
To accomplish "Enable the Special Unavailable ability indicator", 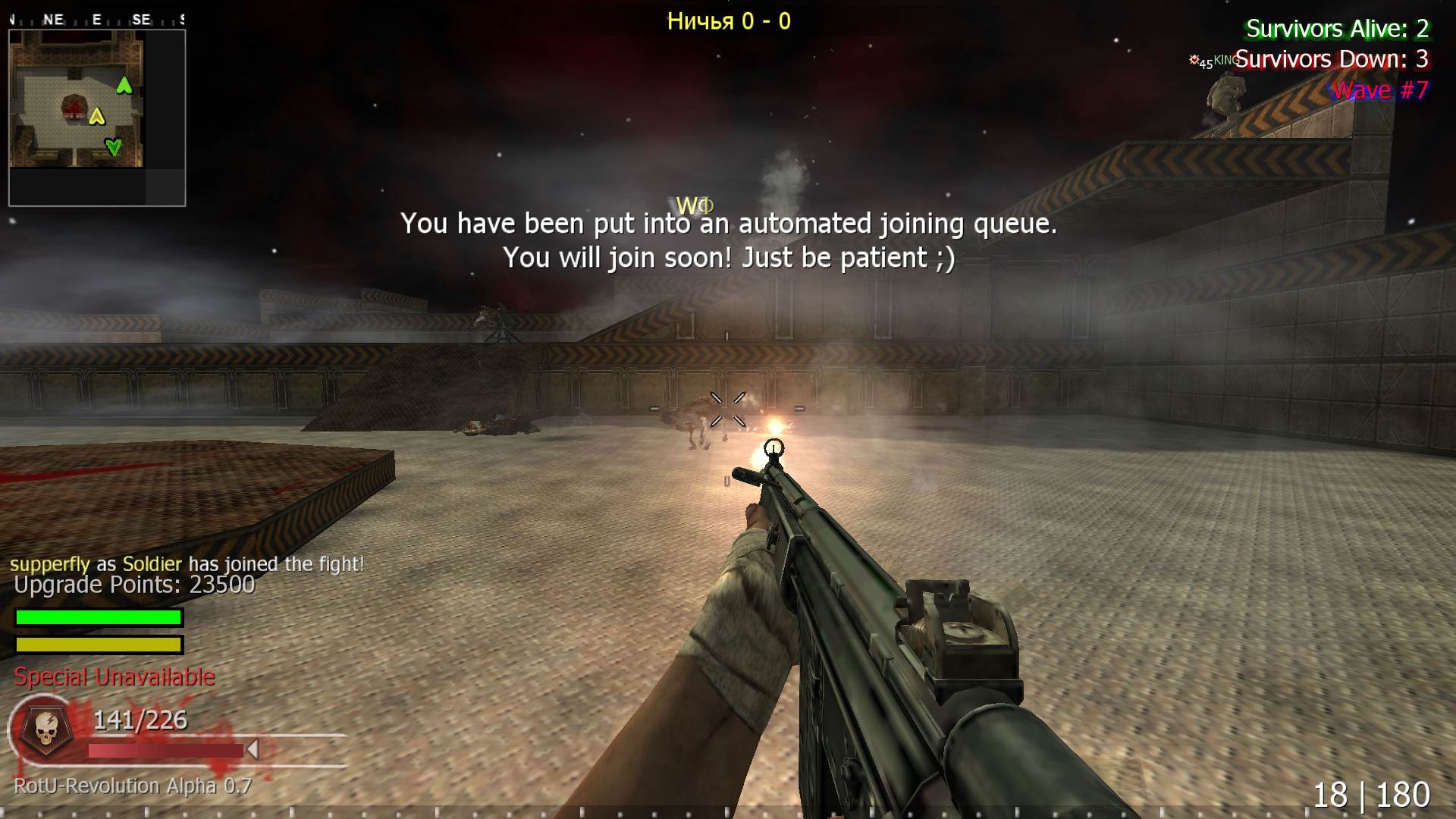I will 114,676.
